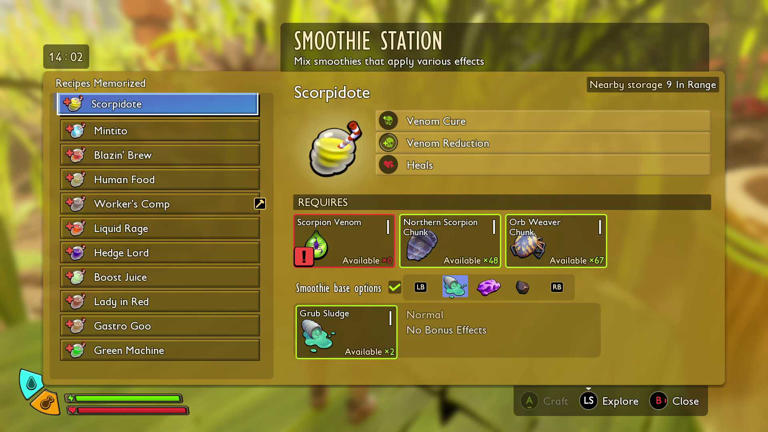Select the Hedge Lord recipe
Viewport: 768px width, 432px height.
coord(160,253)
